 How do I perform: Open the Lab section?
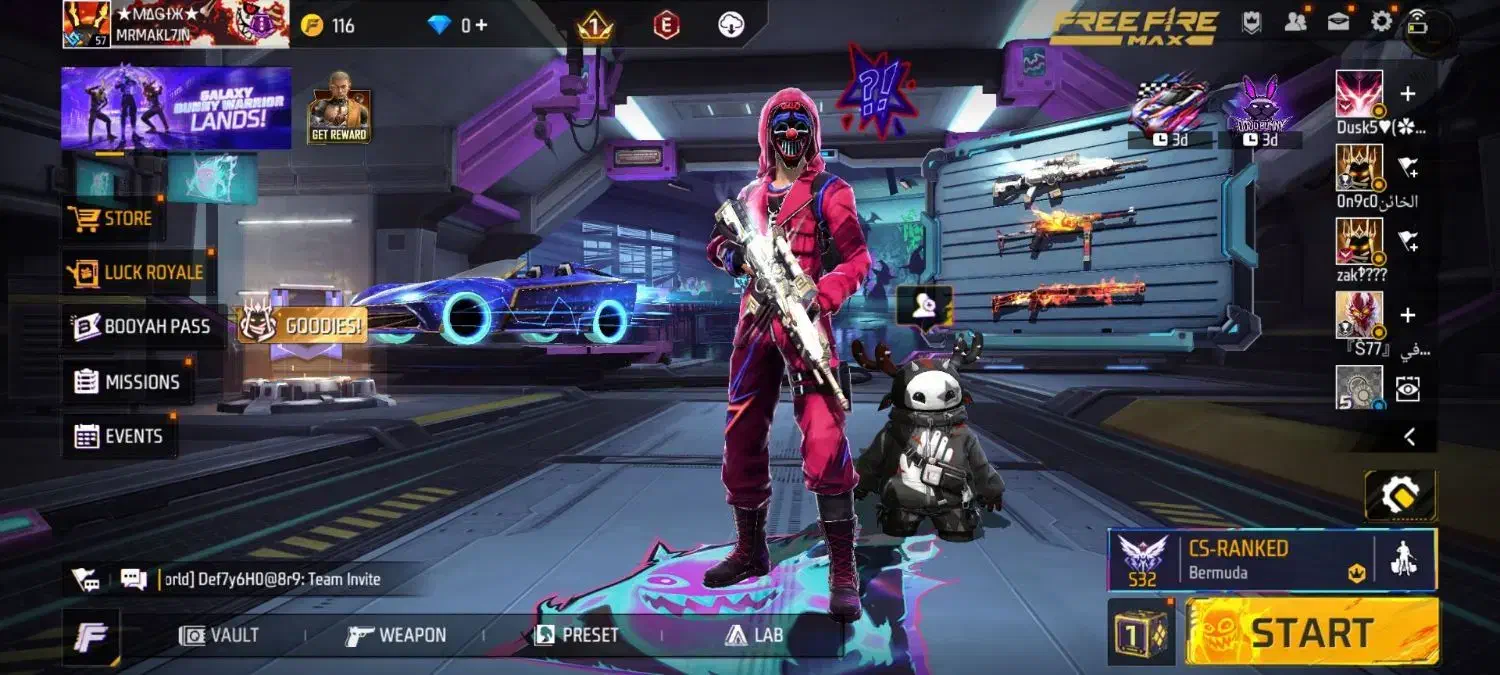coord(755,635)
